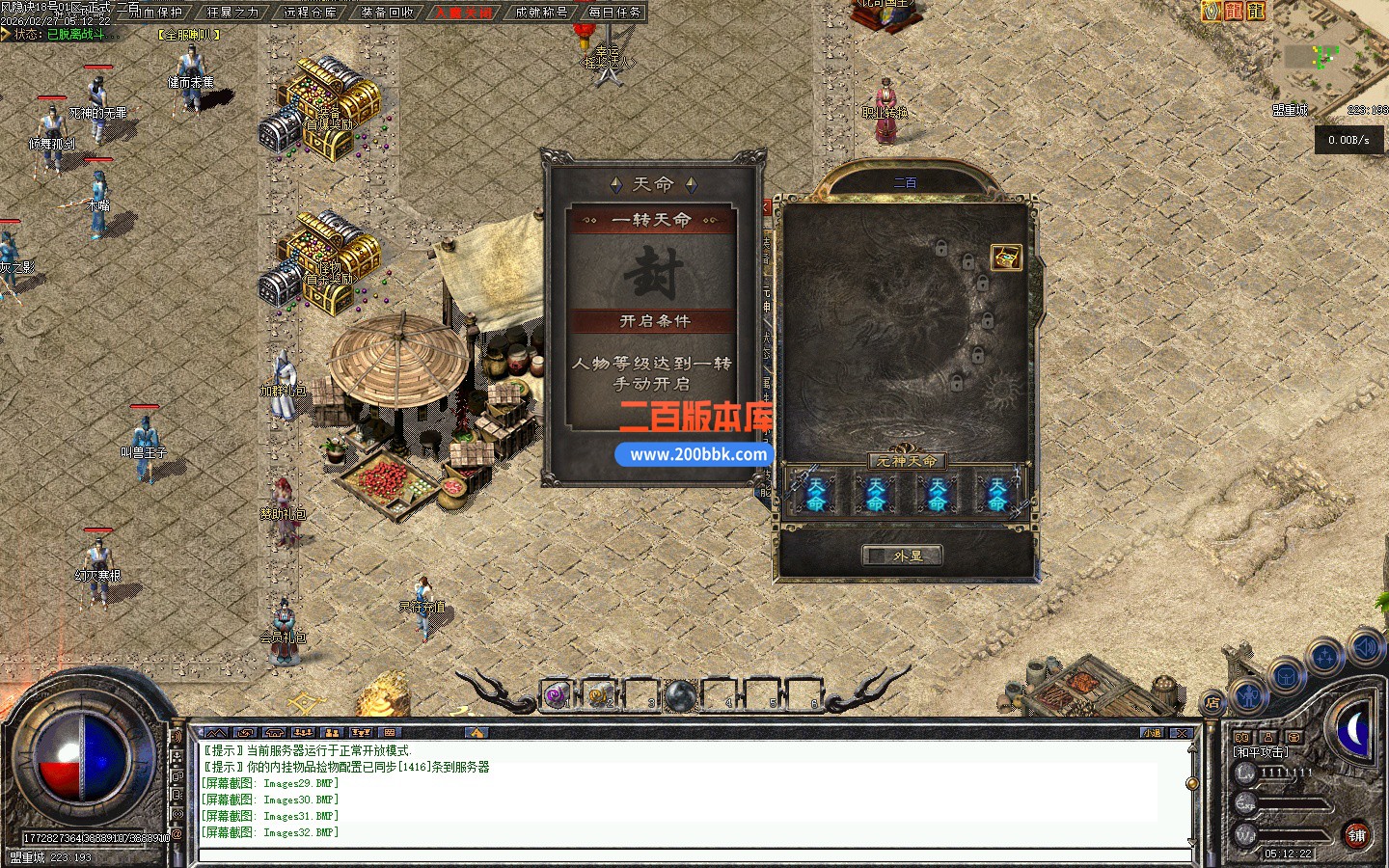Select the purple swirl hotbar item

pyautogui.click(x=557, y=694)
